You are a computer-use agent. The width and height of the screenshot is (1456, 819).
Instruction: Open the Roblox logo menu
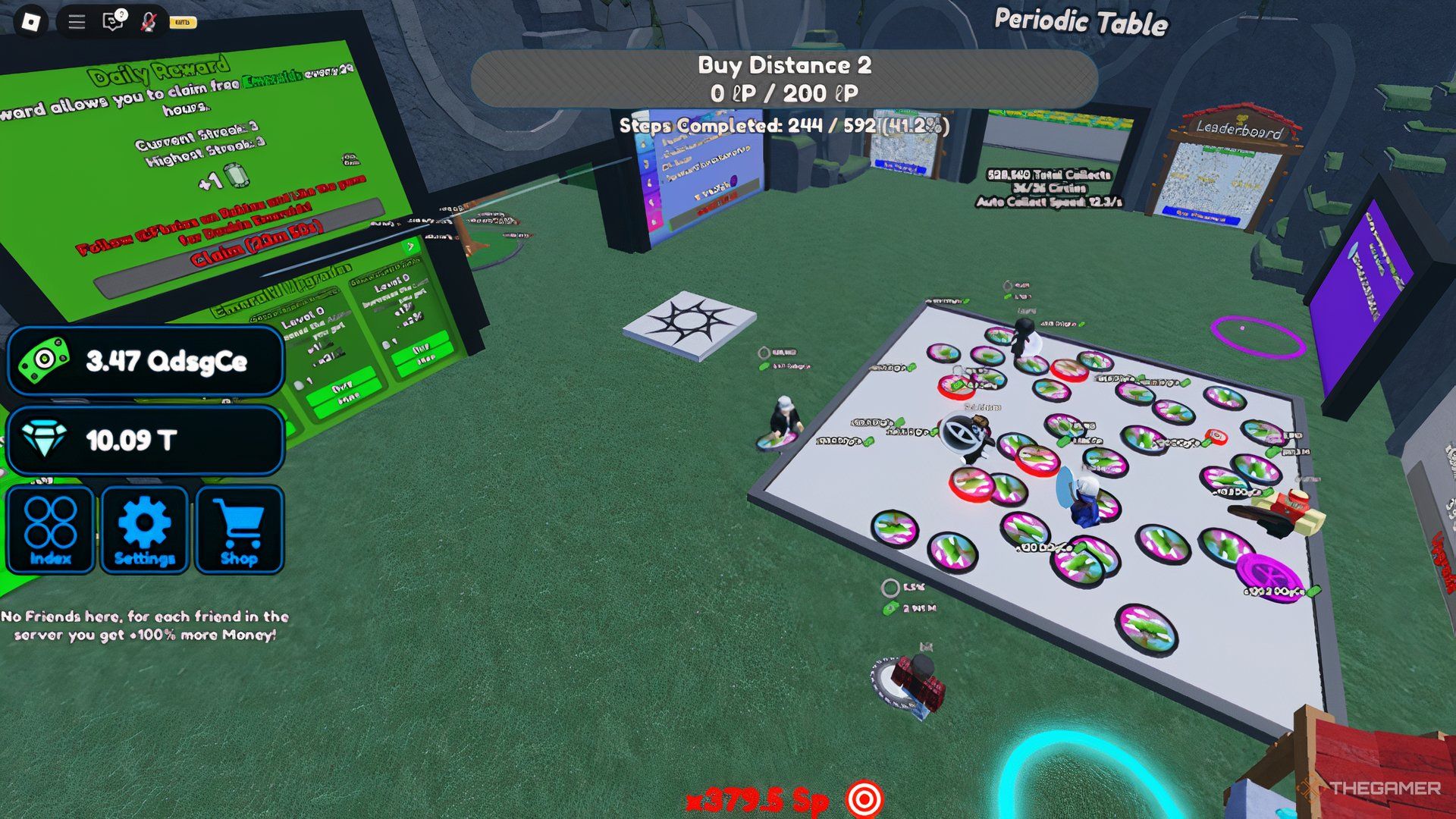(30, 22)
